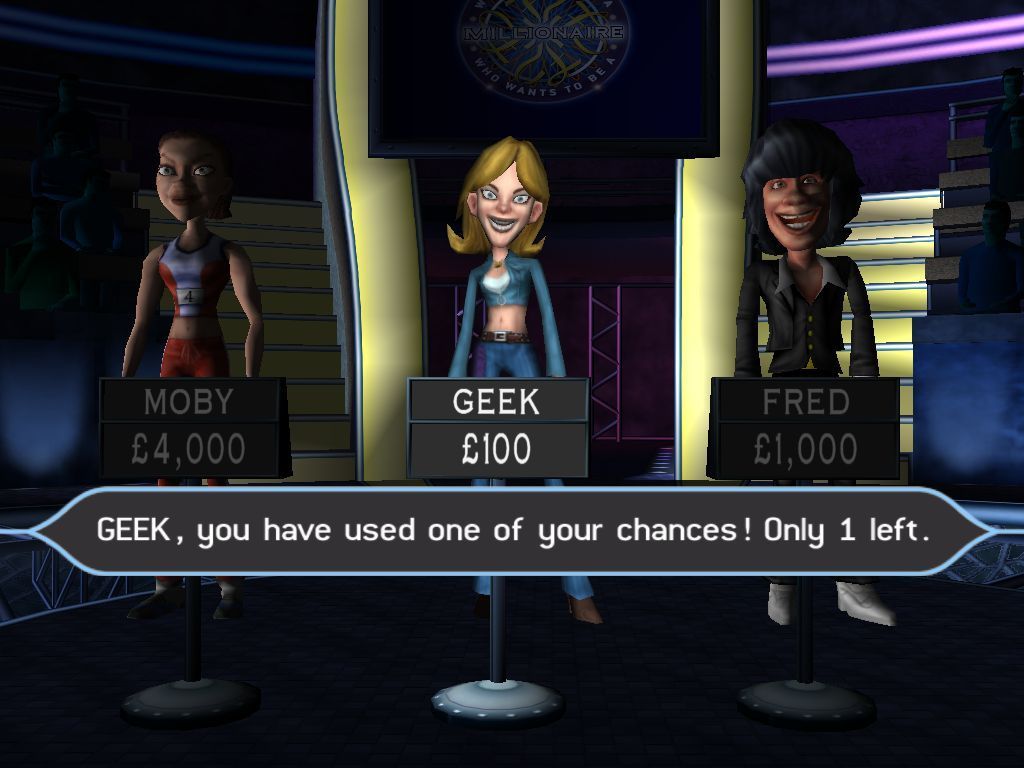The width and height of the screenshot is (1024, 768).
Task: Click the GEEK chances message box to continue
Action: [512, 530]
